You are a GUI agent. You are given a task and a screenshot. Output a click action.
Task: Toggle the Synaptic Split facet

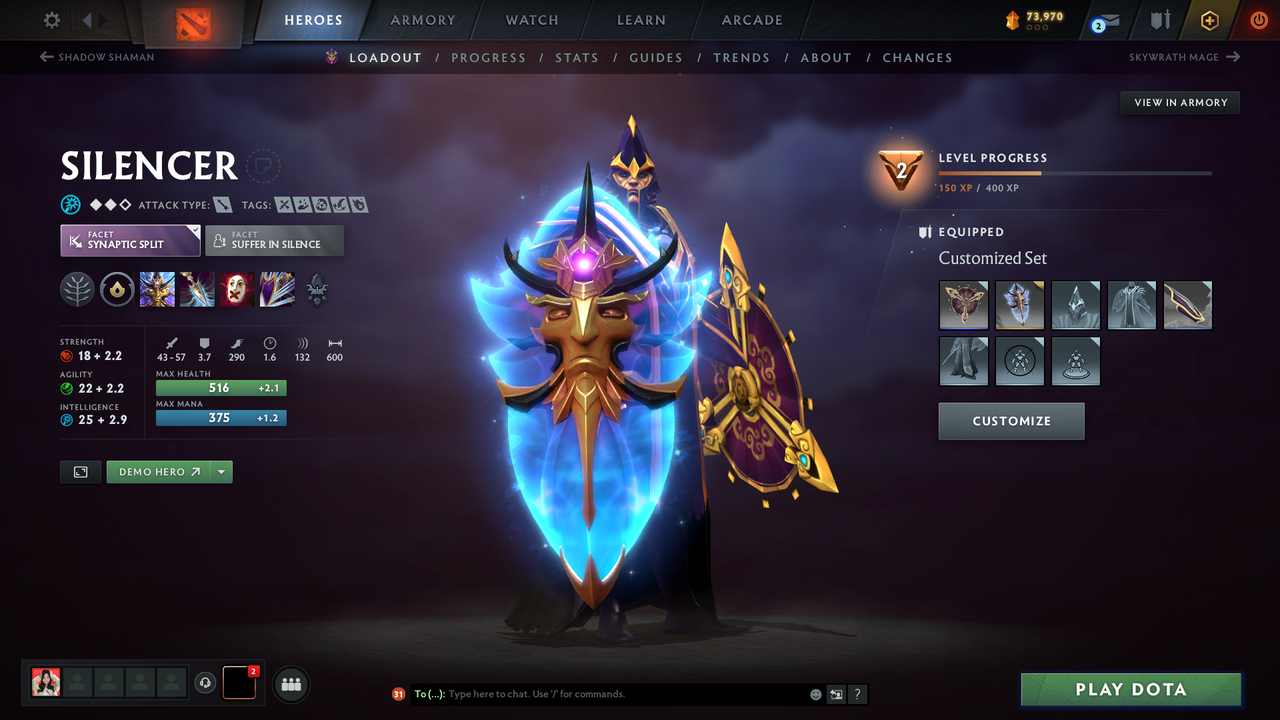129,240
